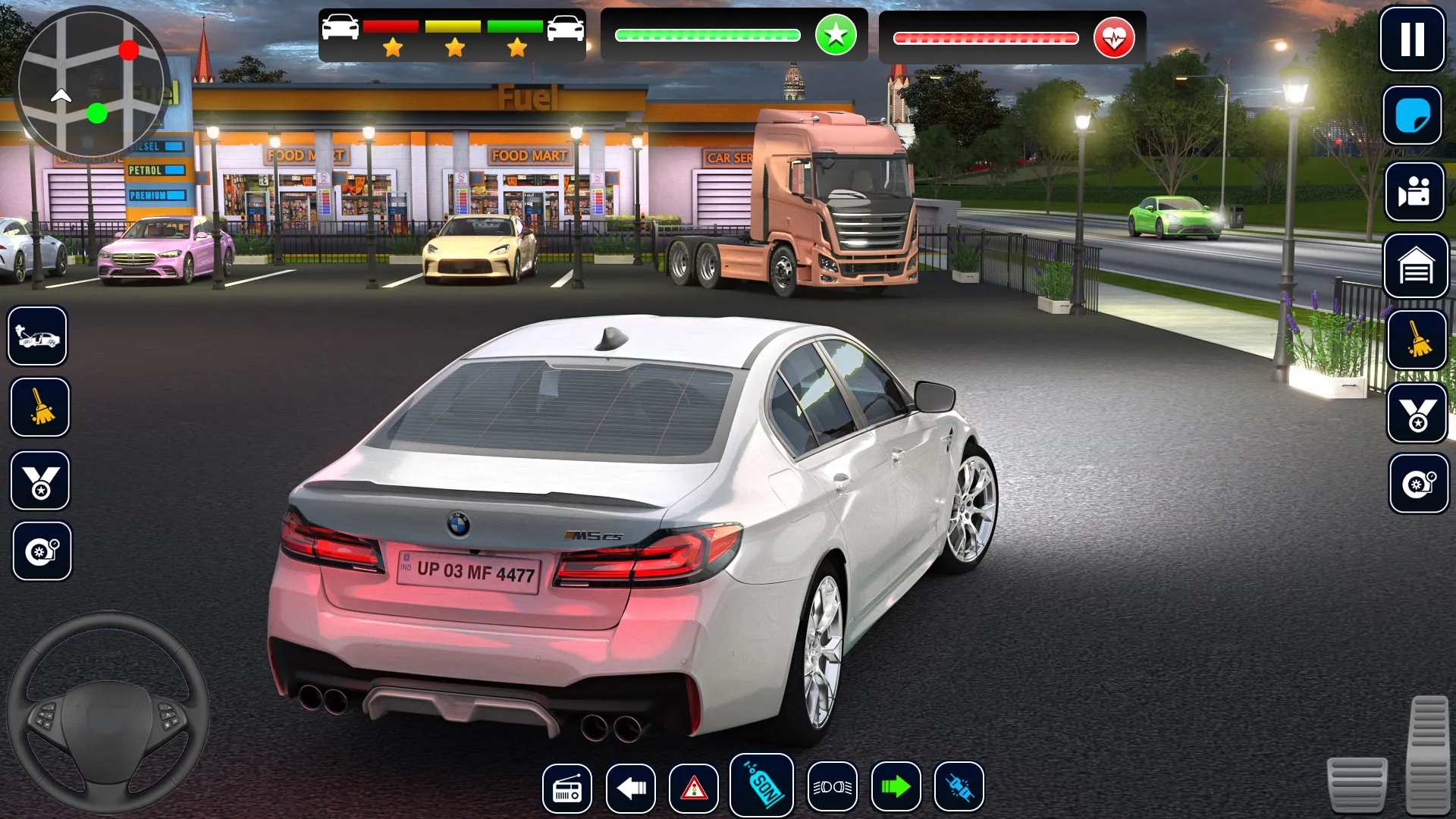Turn on the radio
1456x819 pixels.
567,788
